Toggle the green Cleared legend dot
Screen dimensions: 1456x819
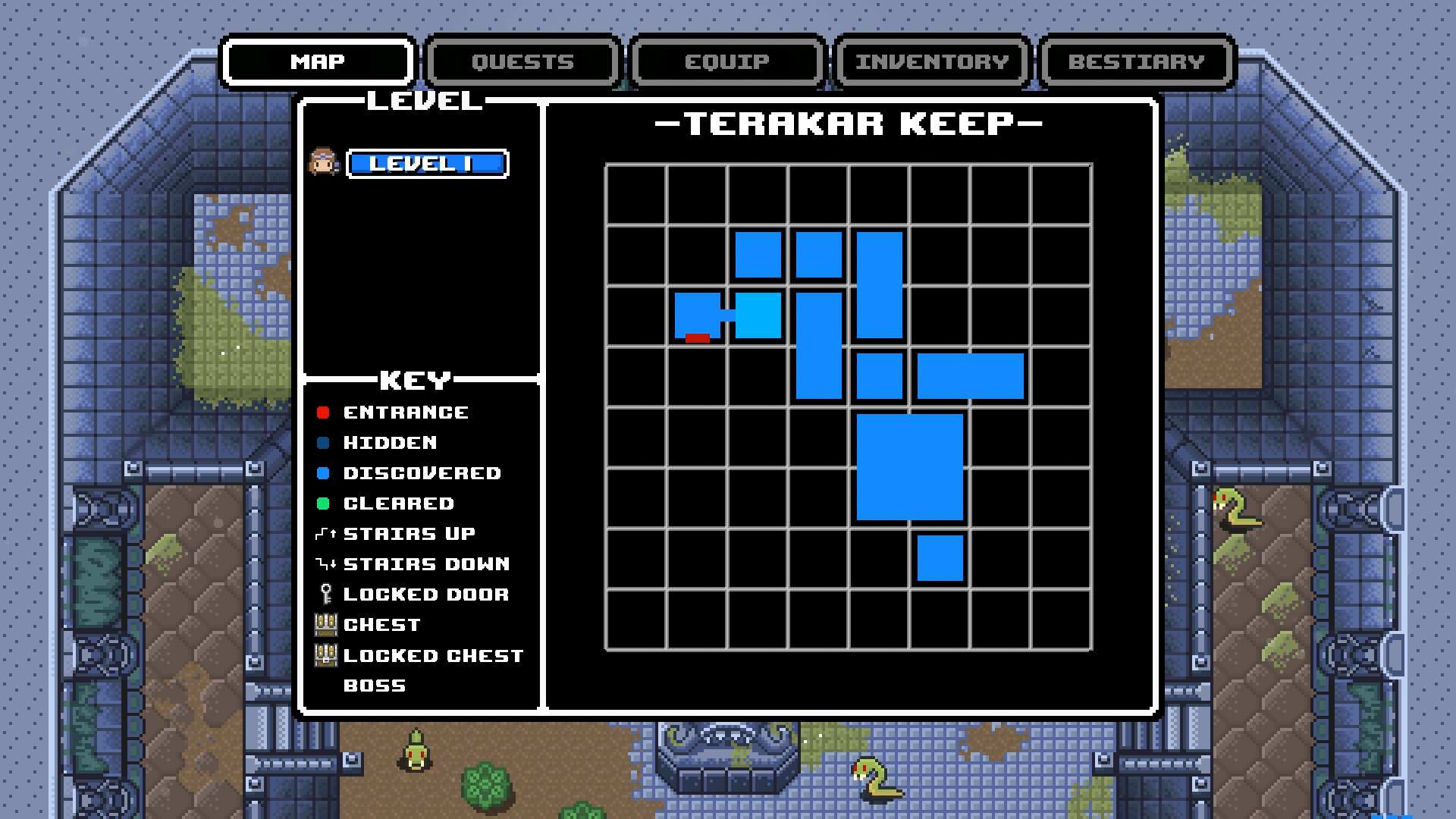click(325, 503)
